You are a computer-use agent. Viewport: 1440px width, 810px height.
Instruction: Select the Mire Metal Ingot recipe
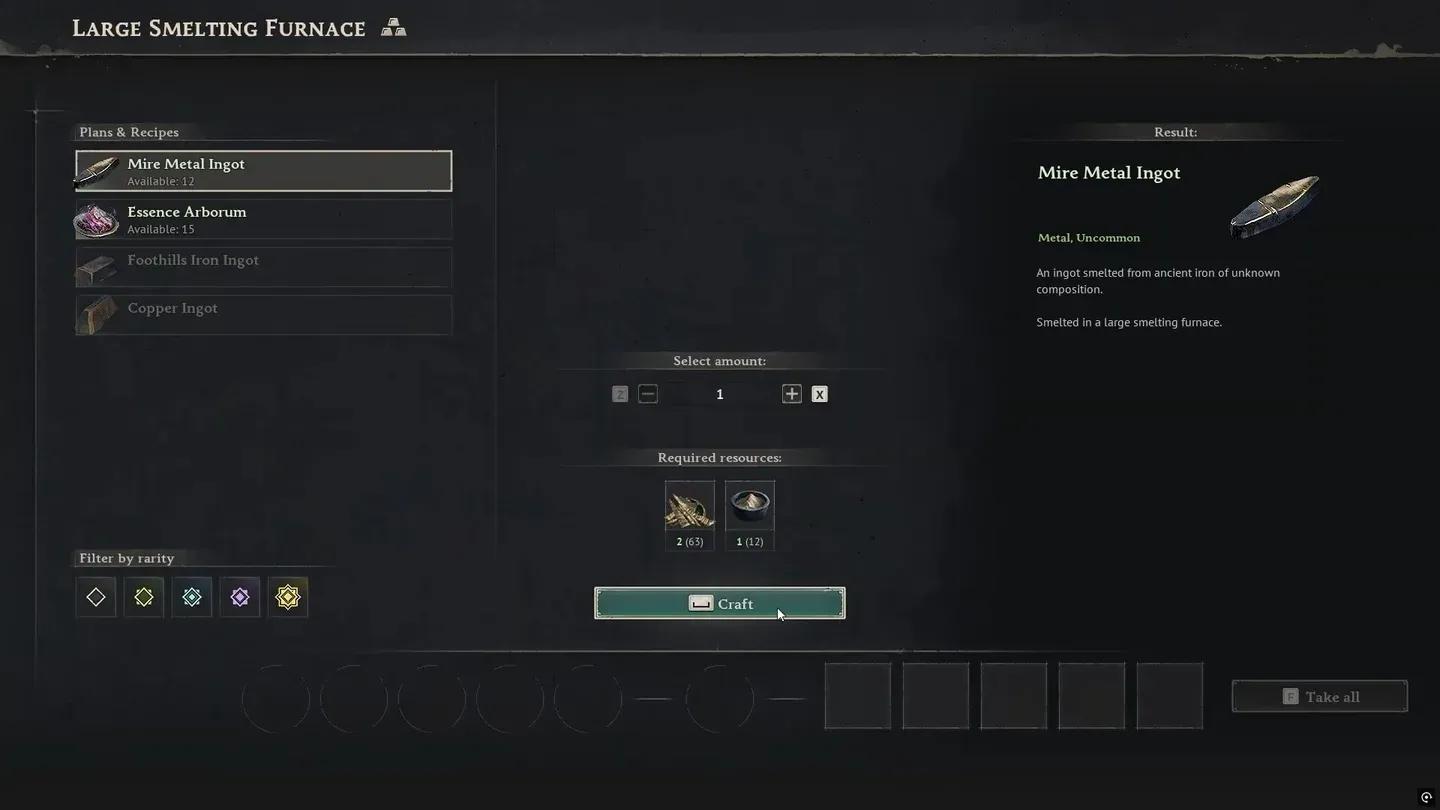pos(263,171)
